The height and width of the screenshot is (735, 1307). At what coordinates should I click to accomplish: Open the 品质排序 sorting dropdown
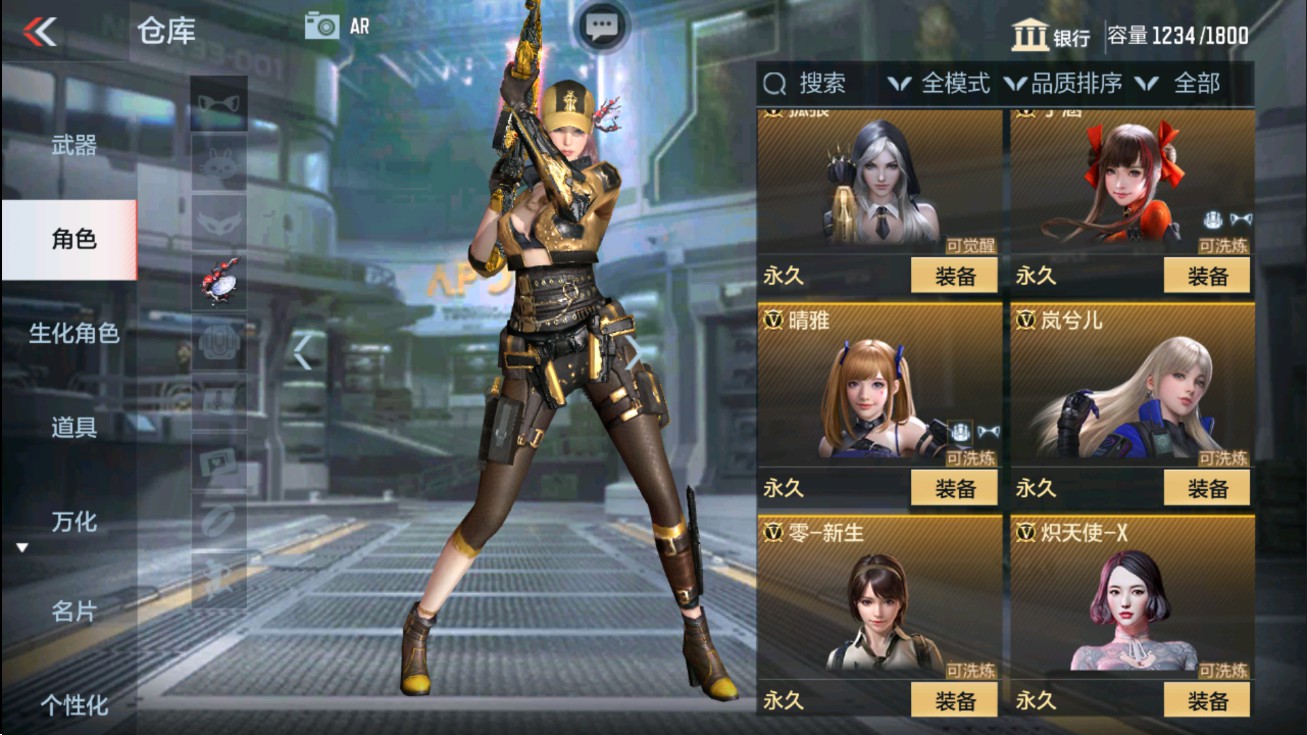(1075, 85)
